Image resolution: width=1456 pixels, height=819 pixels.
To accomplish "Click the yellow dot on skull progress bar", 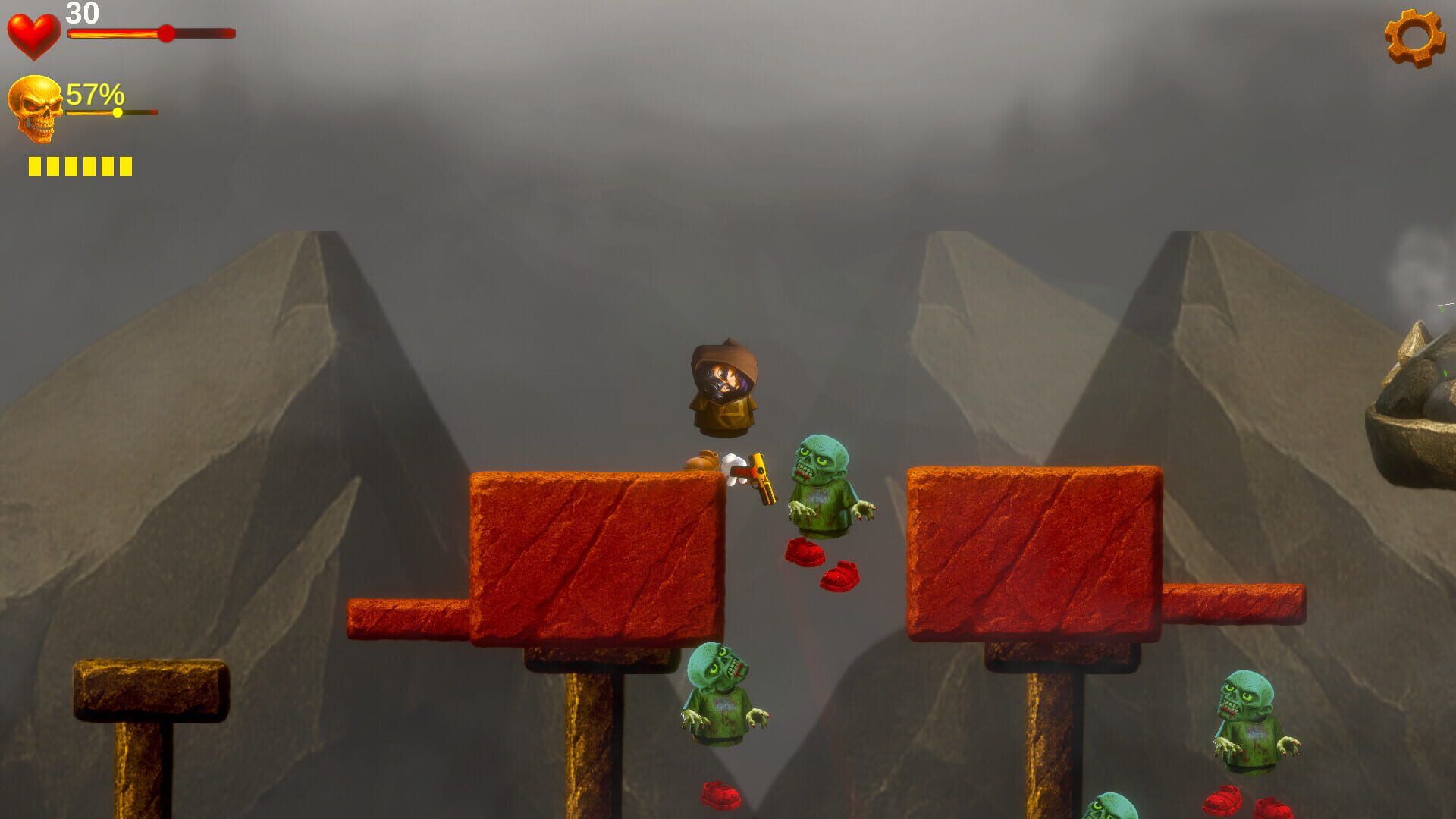I will [x=118, y=112].
